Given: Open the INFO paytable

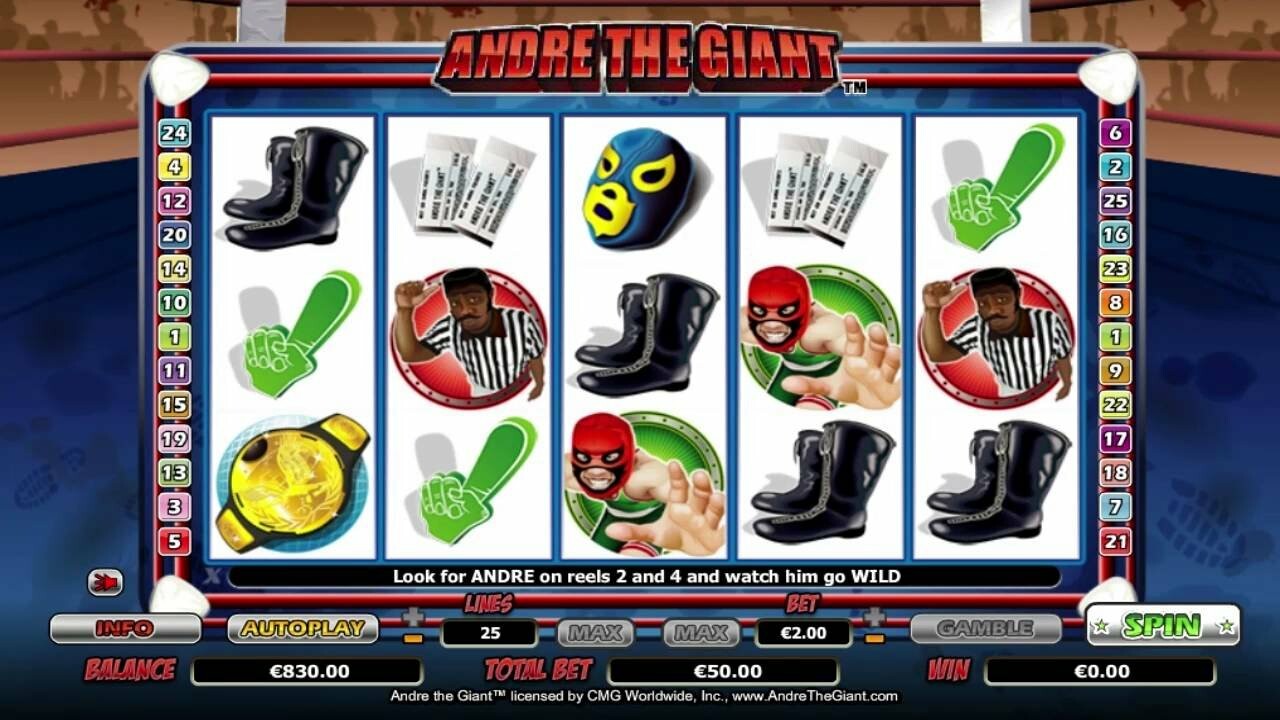Looking at the screenshot, I should (125, 628).
